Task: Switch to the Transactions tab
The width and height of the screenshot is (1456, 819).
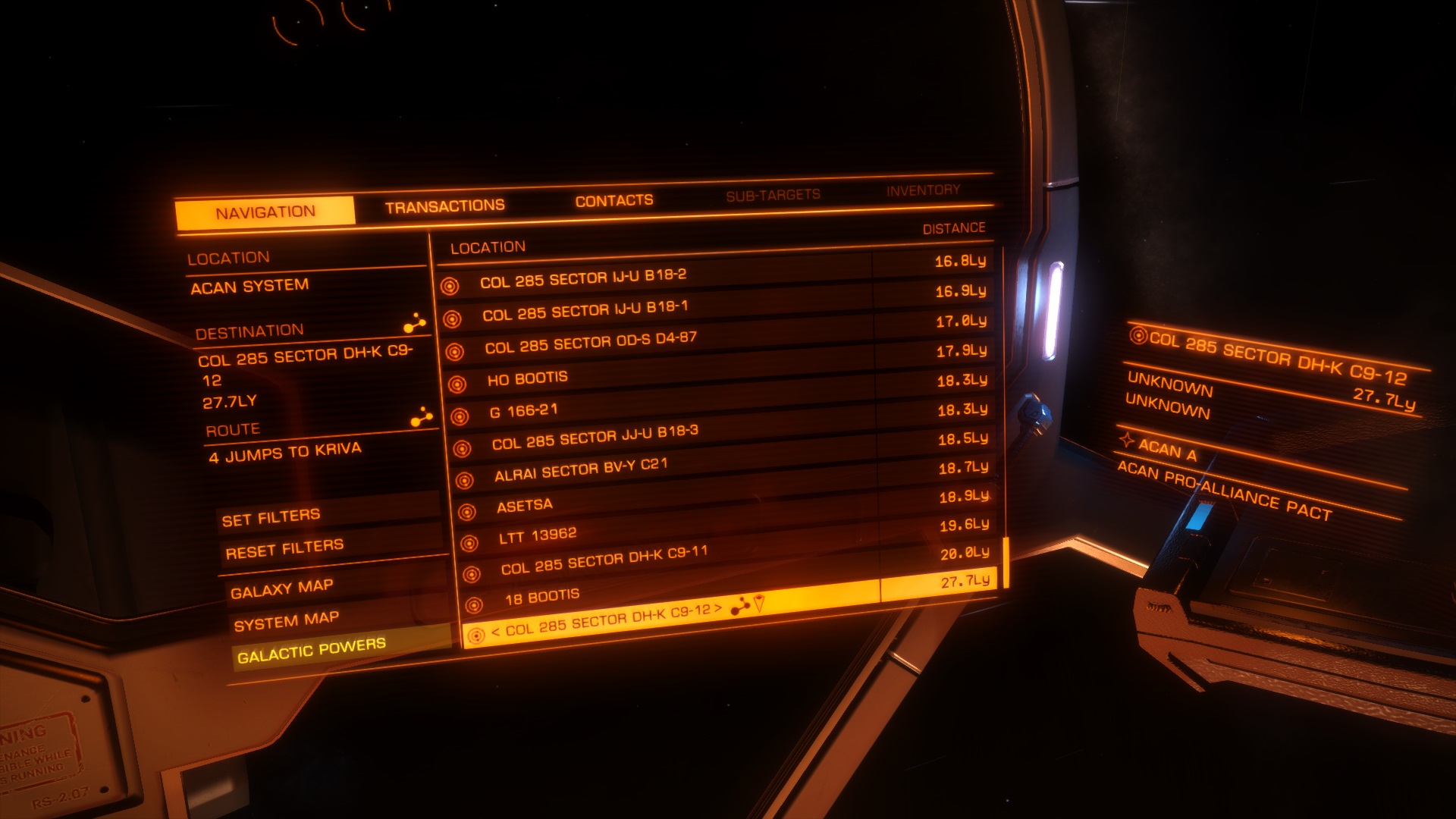Action: coord(444,206)
